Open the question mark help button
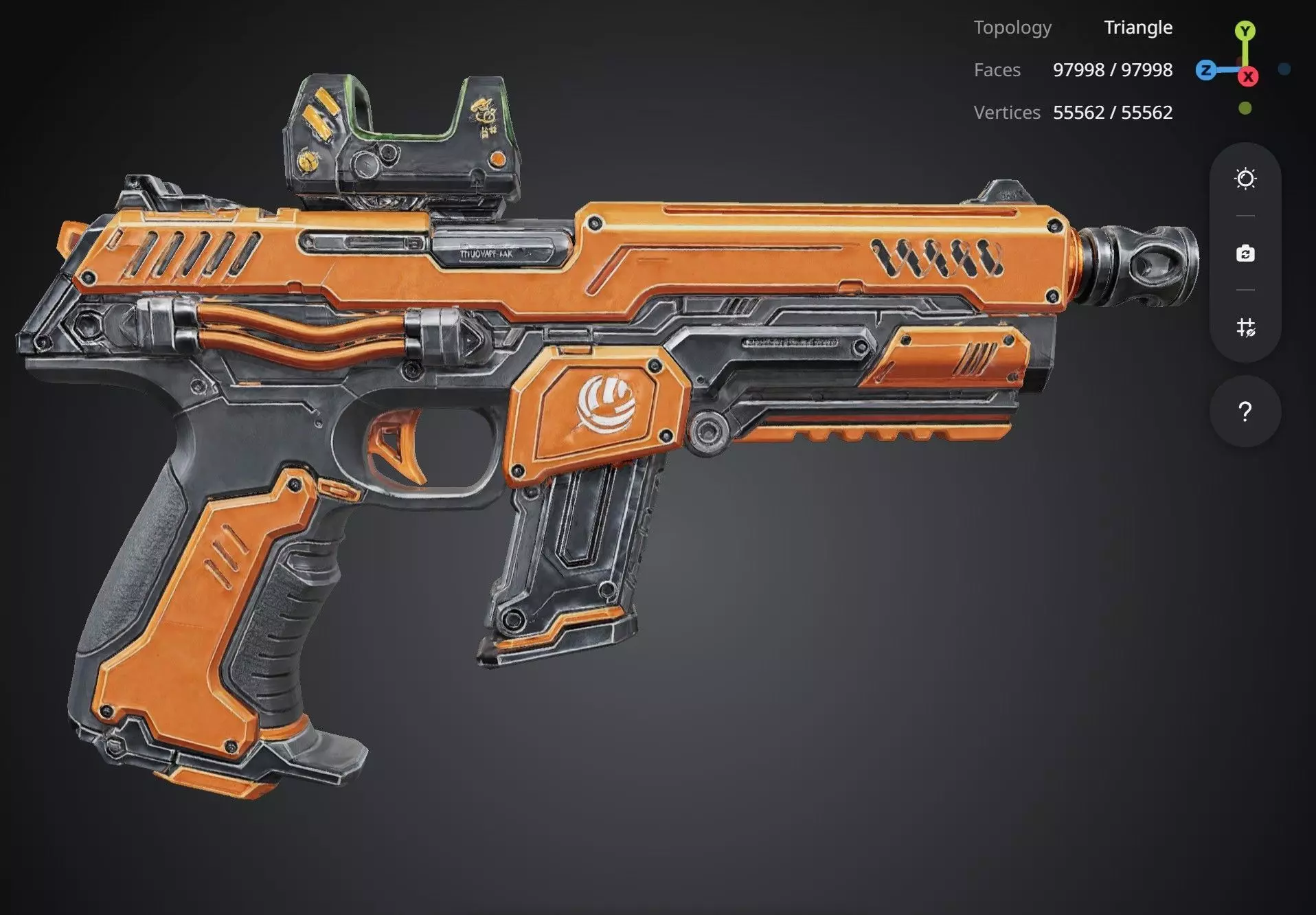This screenshot has width=1316, height=915. click(x=1245, y=411)
